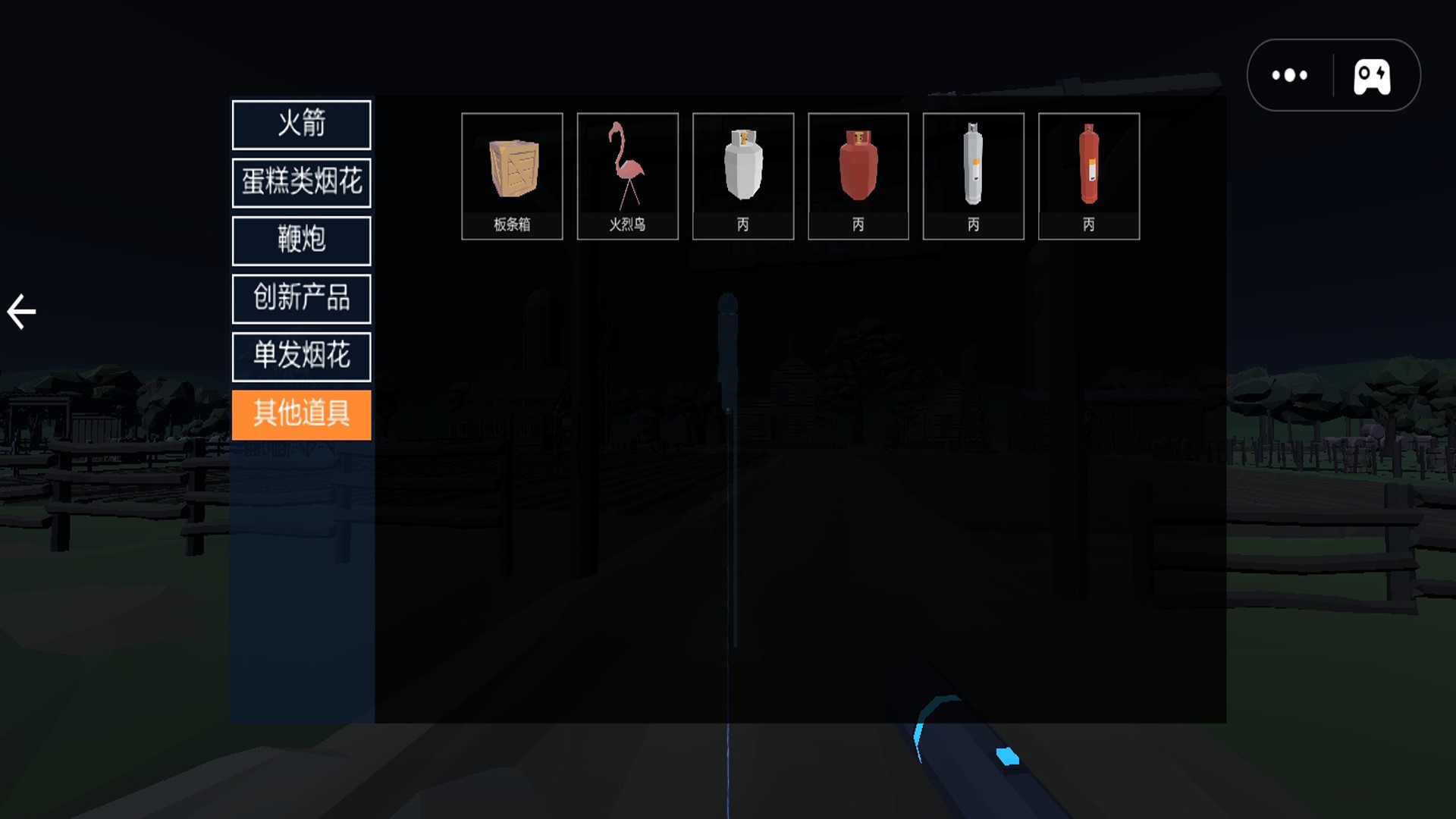Choose the 单发烟花 category tab
1456x819 pixels.
click(301, 356)
